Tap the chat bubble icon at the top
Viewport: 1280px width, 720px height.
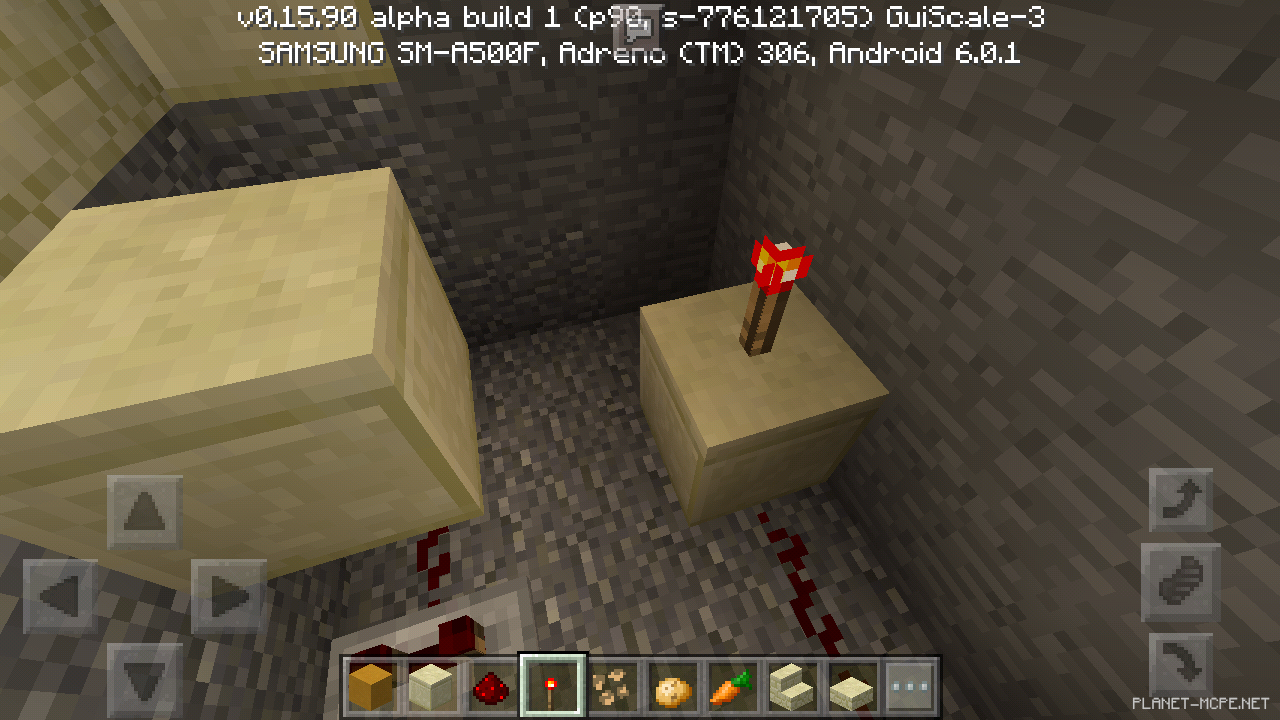638,21
